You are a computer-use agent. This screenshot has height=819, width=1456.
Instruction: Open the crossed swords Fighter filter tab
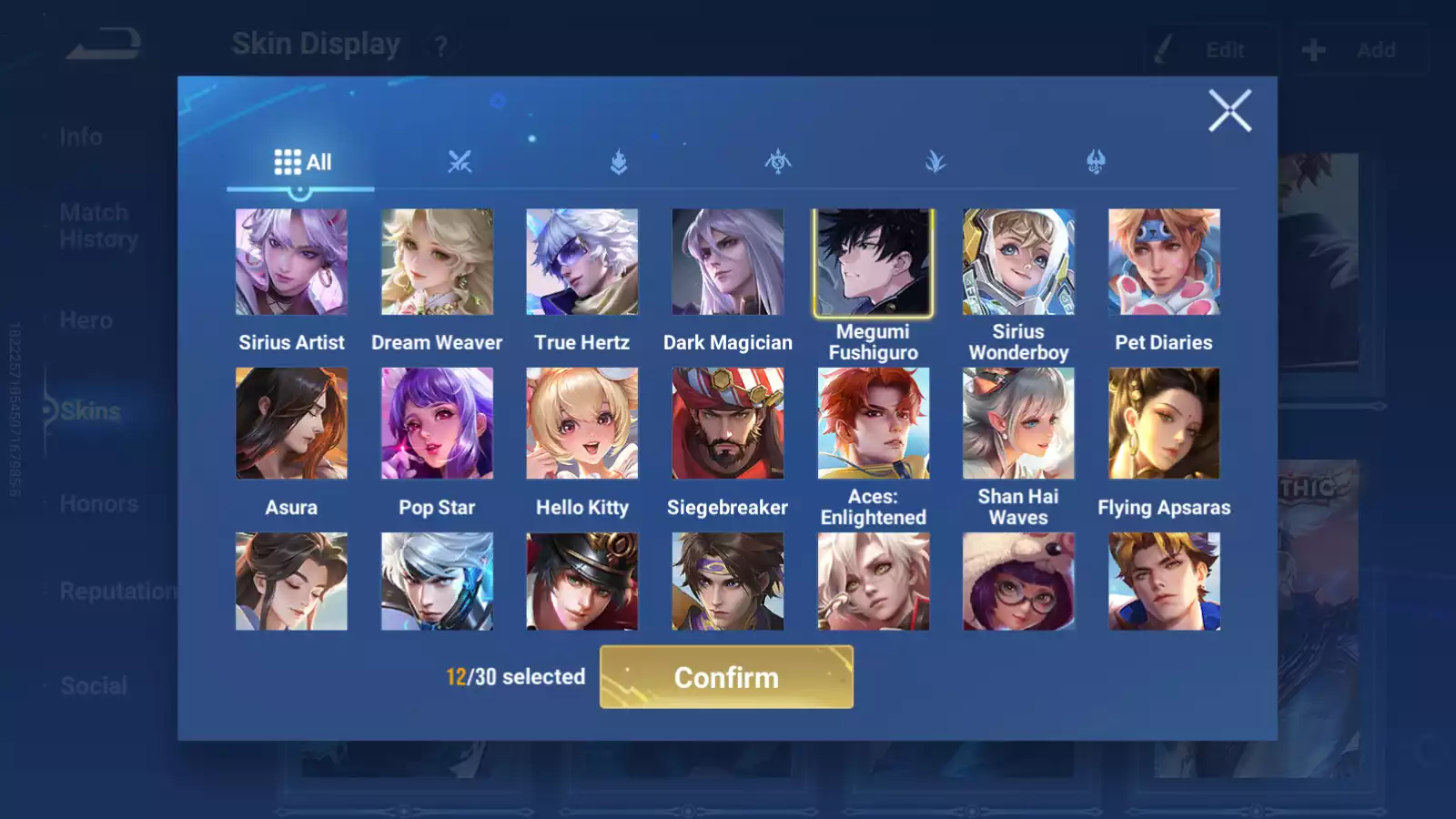coord(460,162)
